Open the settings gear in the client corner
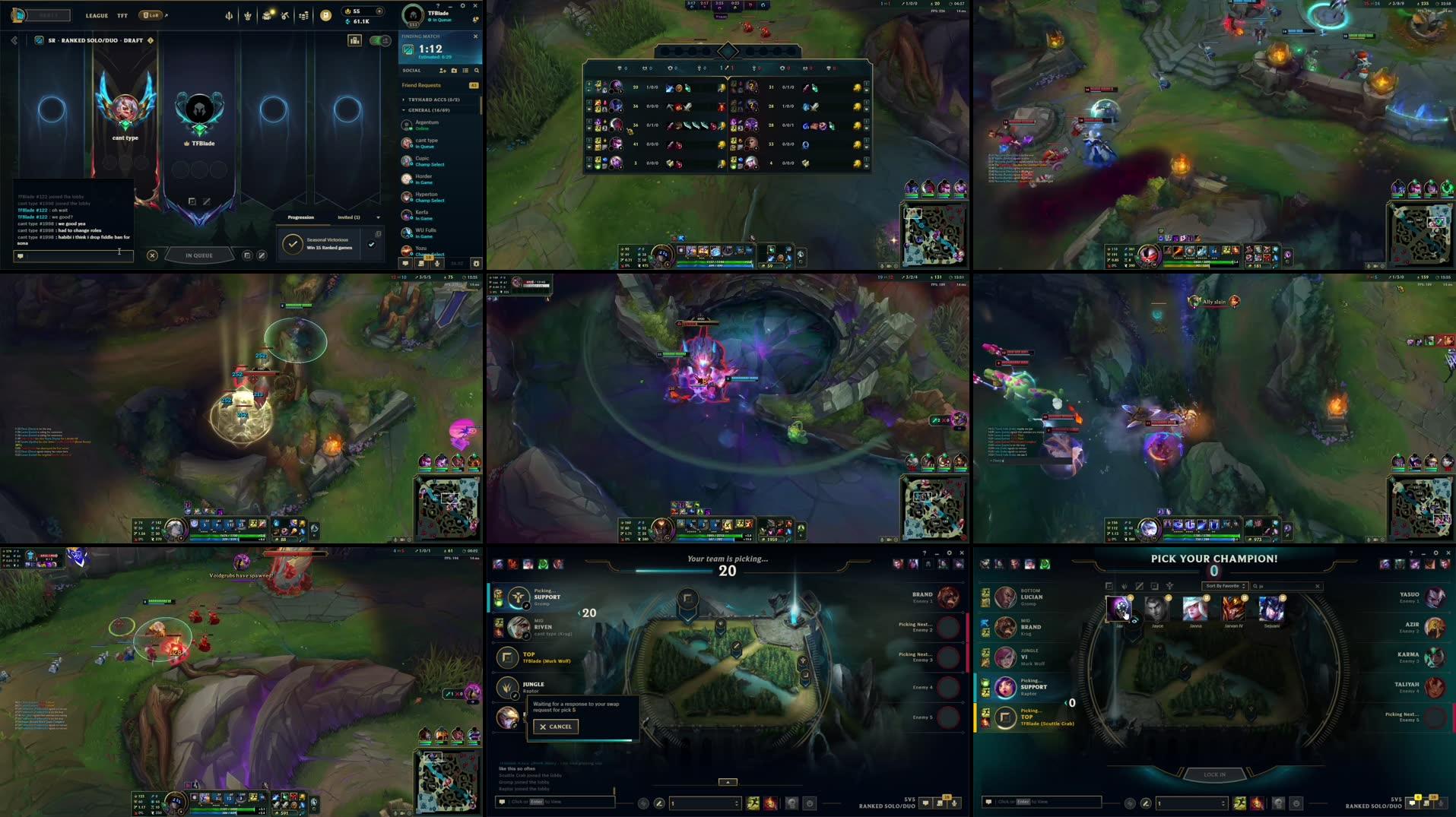 click(x=462, y=5)
